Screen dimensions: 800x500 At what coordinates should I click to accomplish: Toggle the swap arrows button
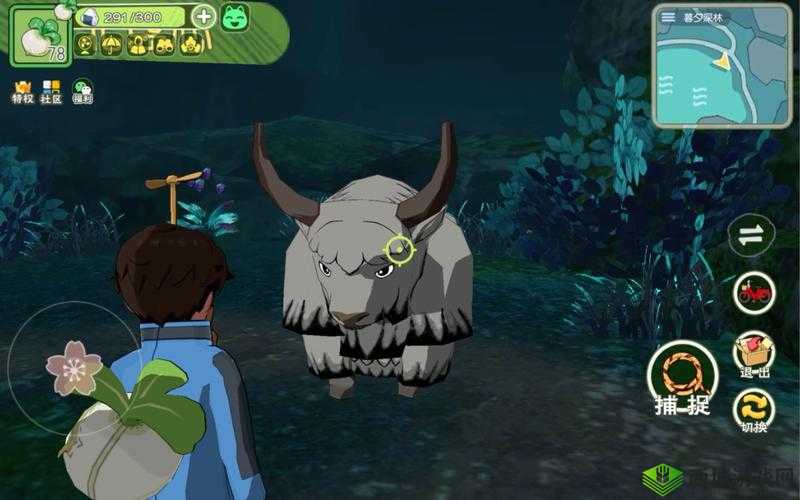(752, 236)
